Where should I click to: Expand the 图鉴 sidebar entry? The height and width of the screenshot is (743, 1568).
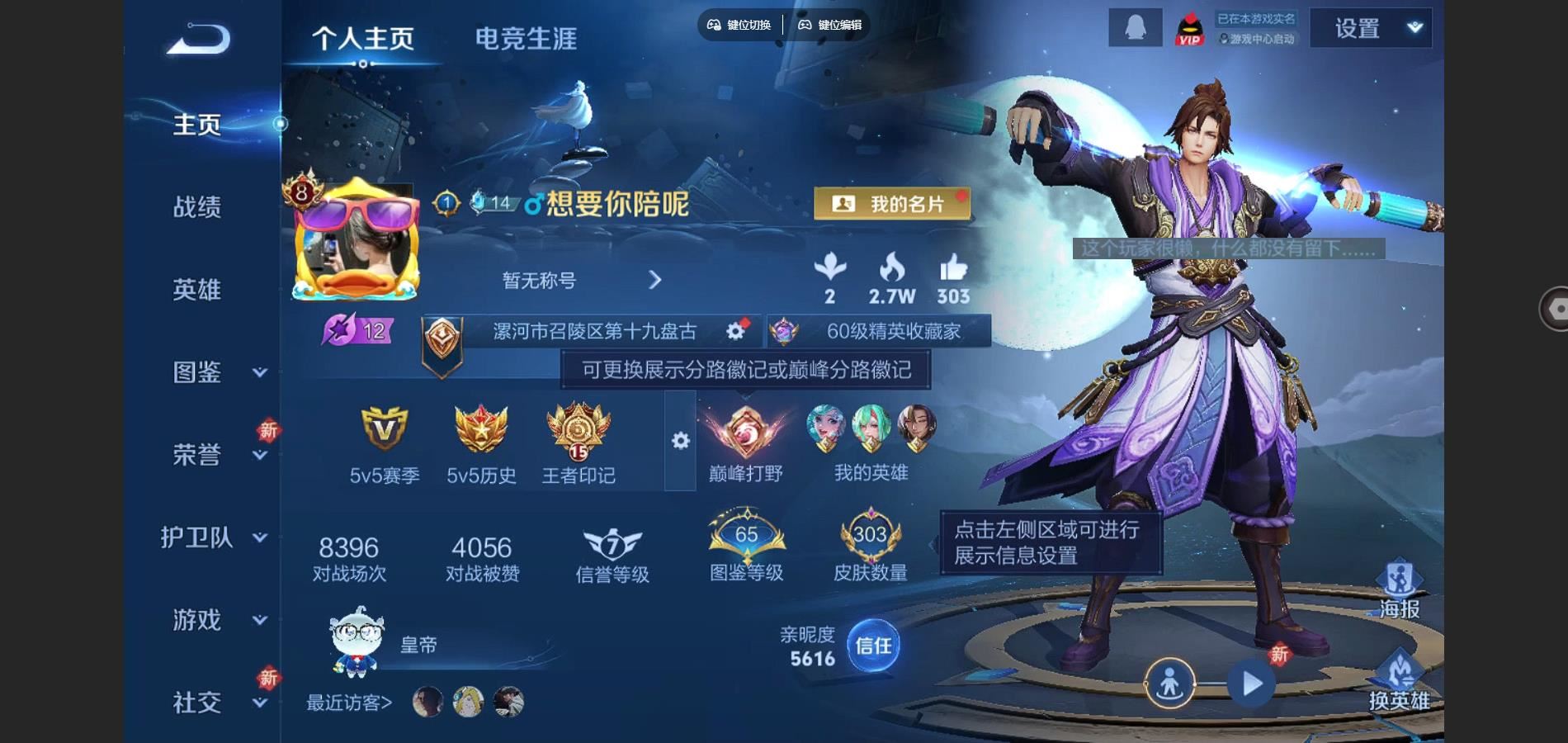pos(215,372)
